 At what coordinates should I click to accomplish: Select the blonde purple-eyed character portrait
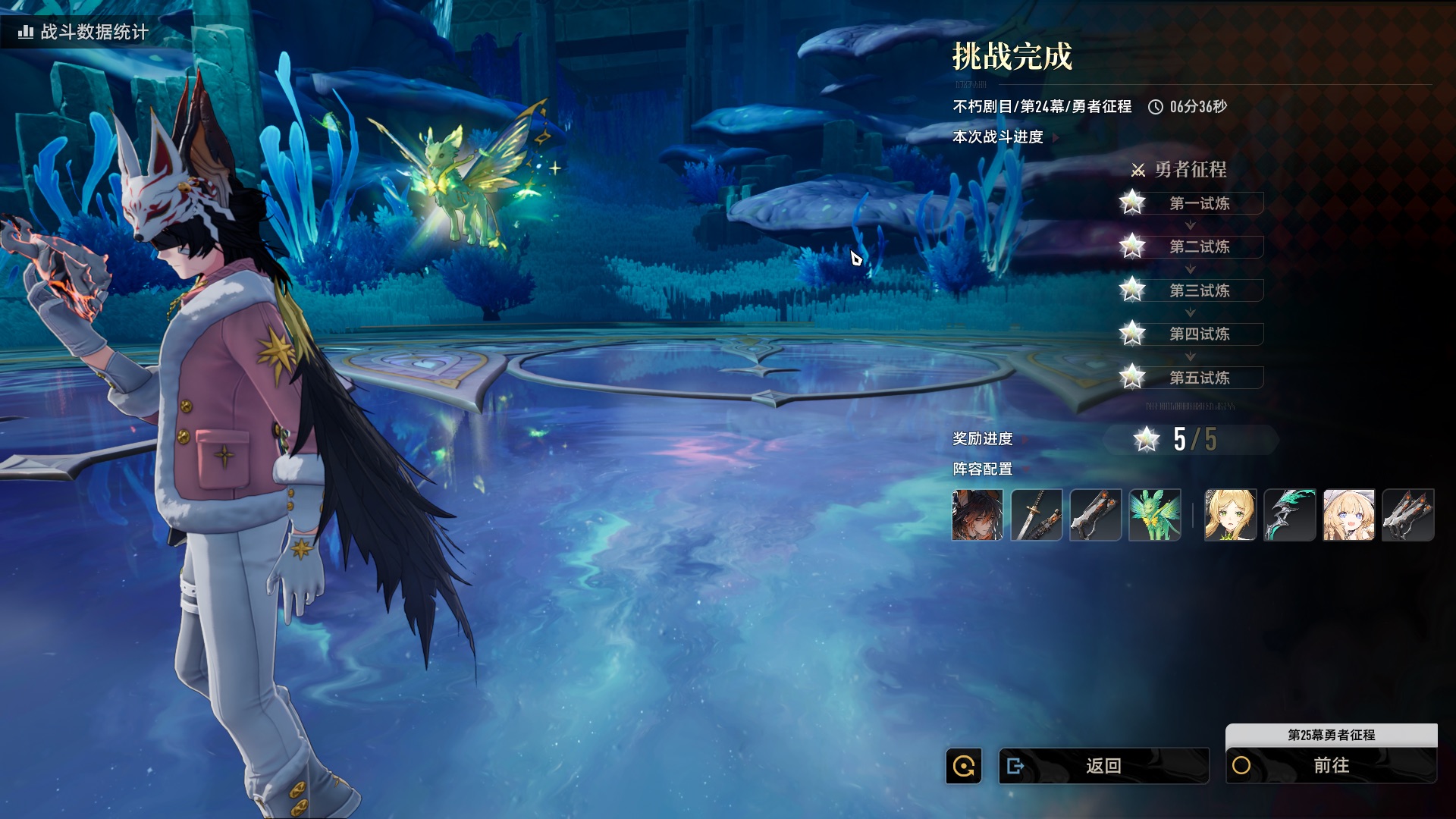[x=1348, y=515]
